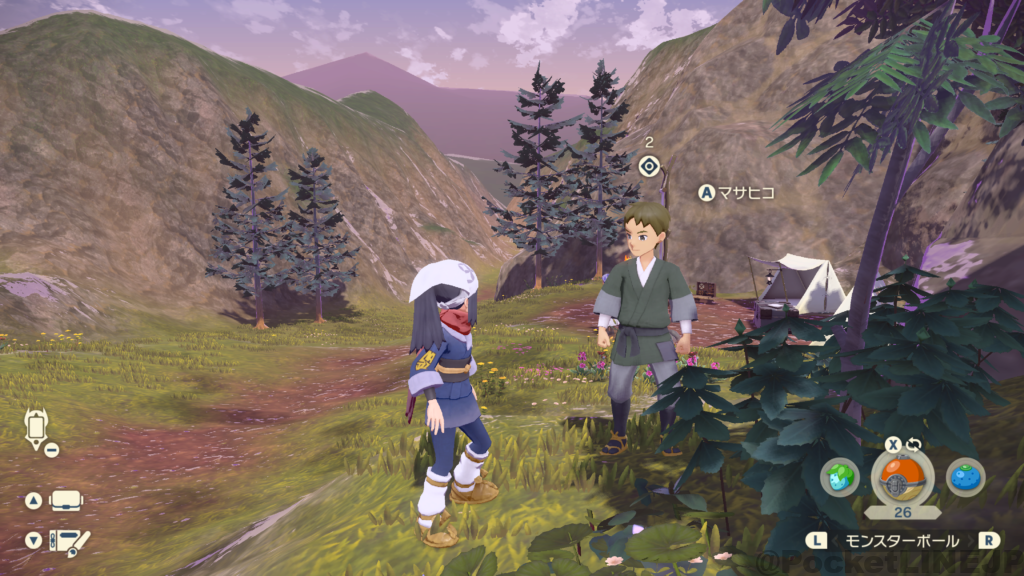Toggle the item swap arrows icon
The width and height of the screenshot is (1024, 576).
[x=913, y=444]
